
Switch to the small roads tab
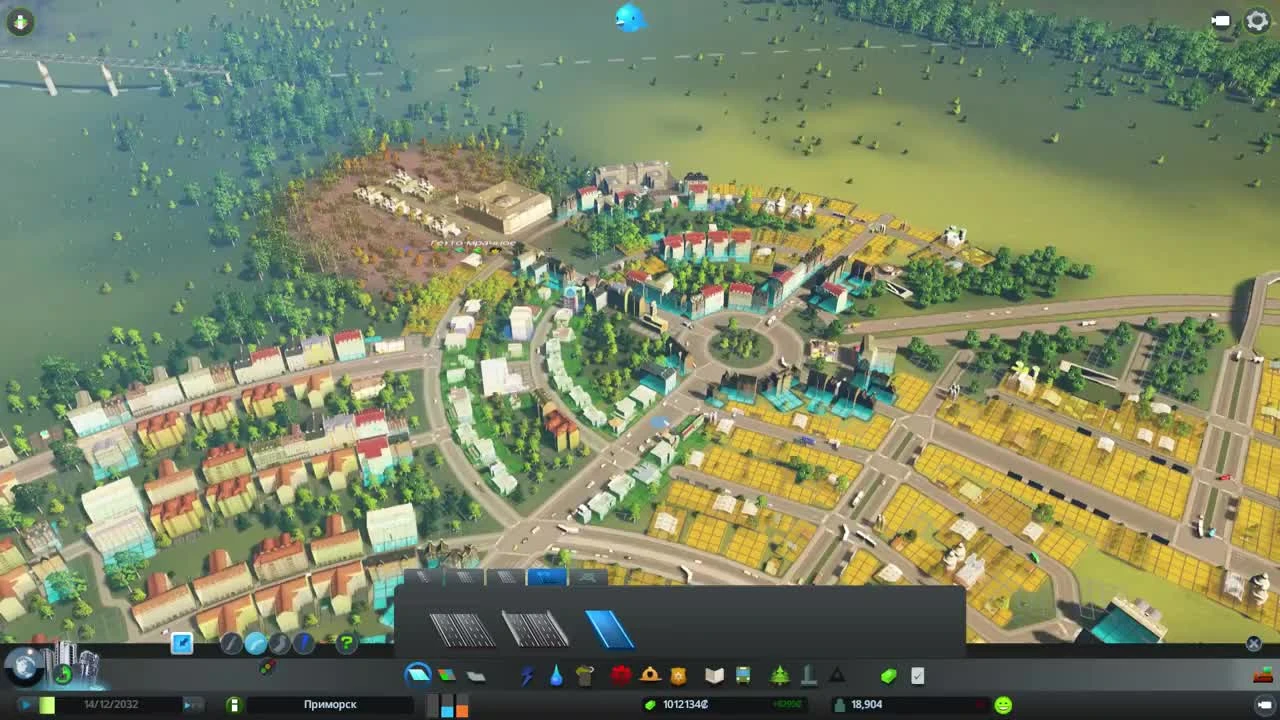(x=425, y=577)
